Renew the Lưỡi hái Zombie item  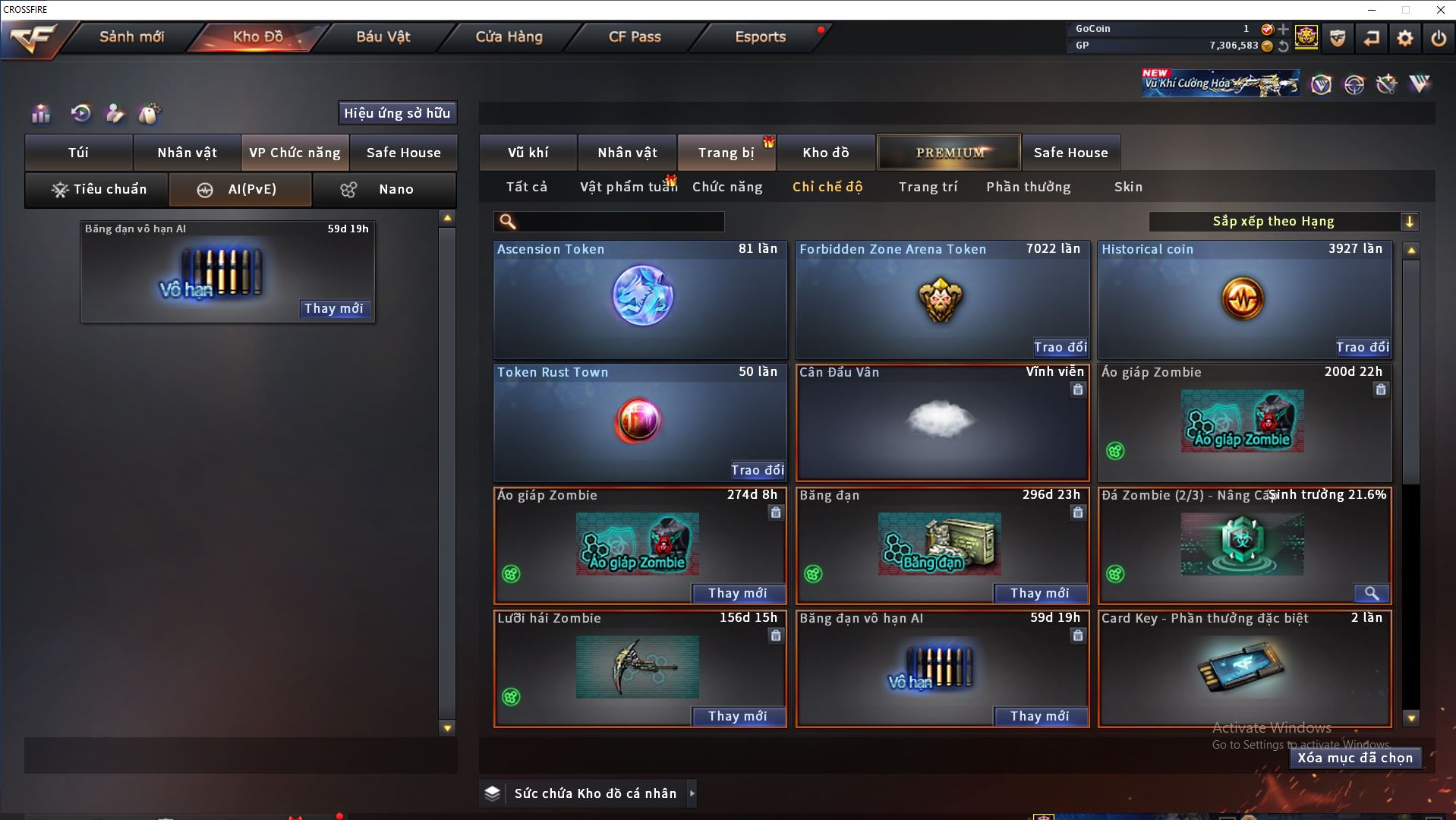737,716
